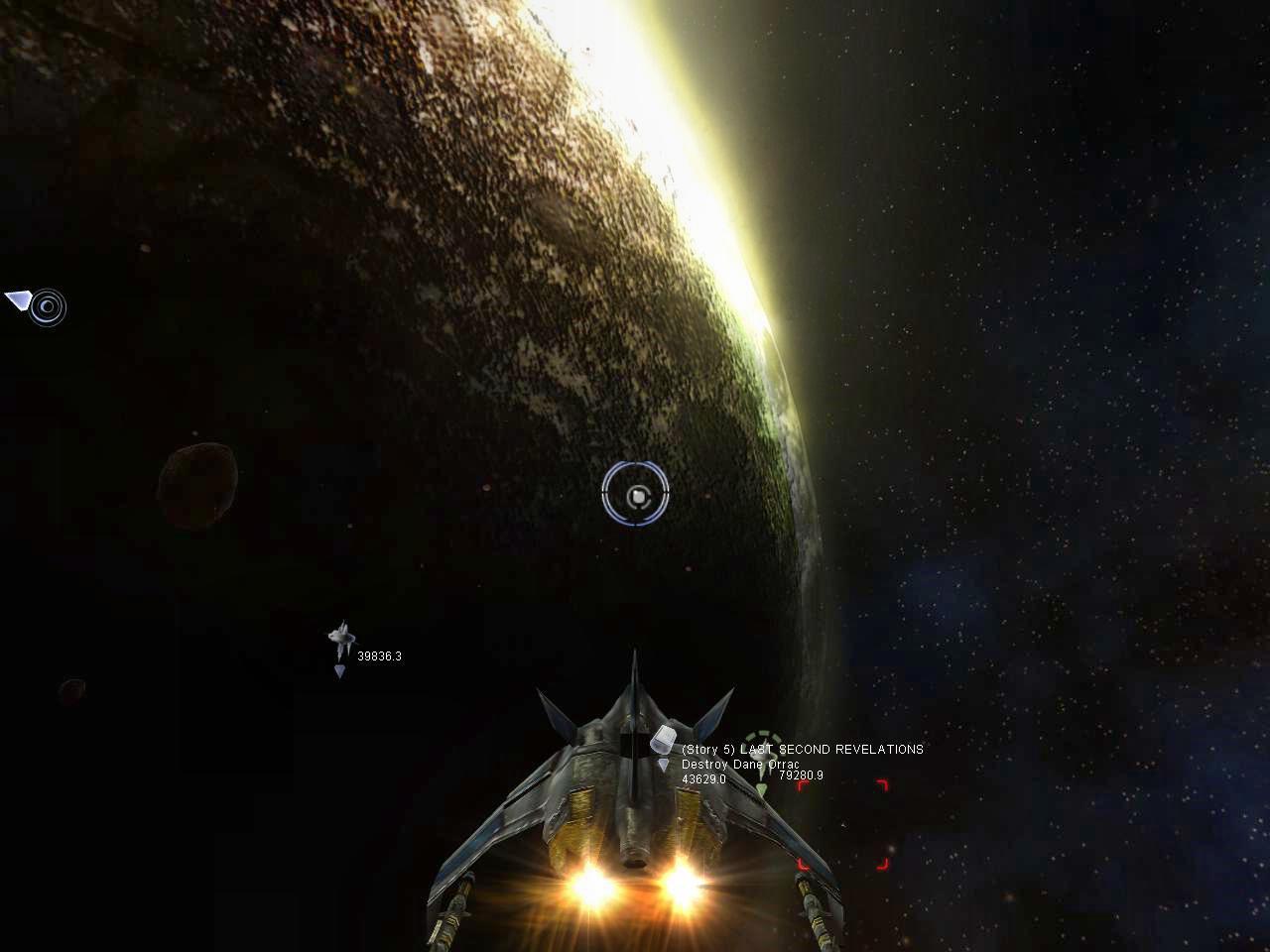Expand the green downward arrow under the objective marker
This screenshot has height=952, width=1270.
click(761, 787)
